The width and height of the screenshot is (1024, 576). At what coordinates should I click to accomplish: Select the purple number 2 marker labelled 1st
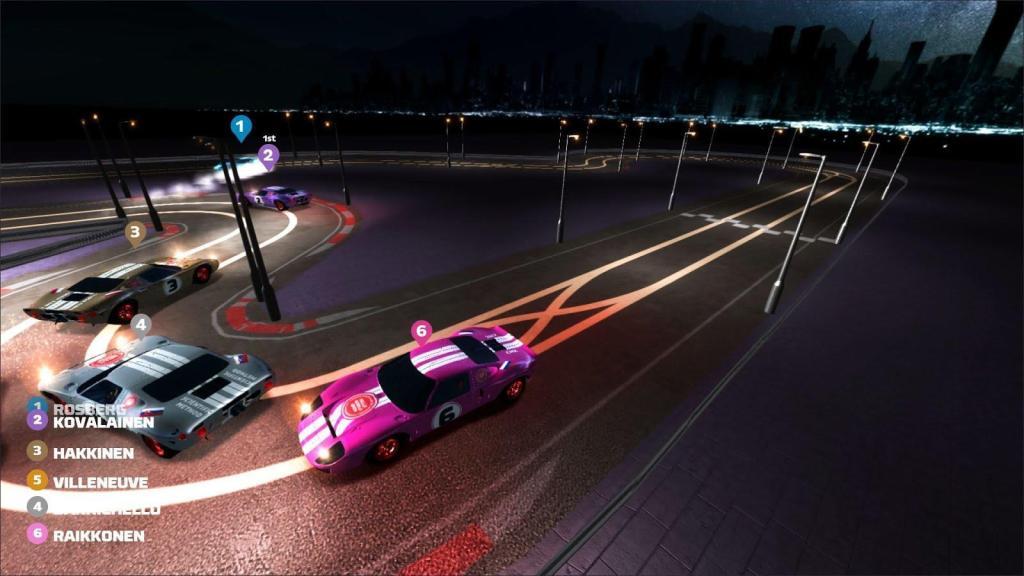[267, 155]
